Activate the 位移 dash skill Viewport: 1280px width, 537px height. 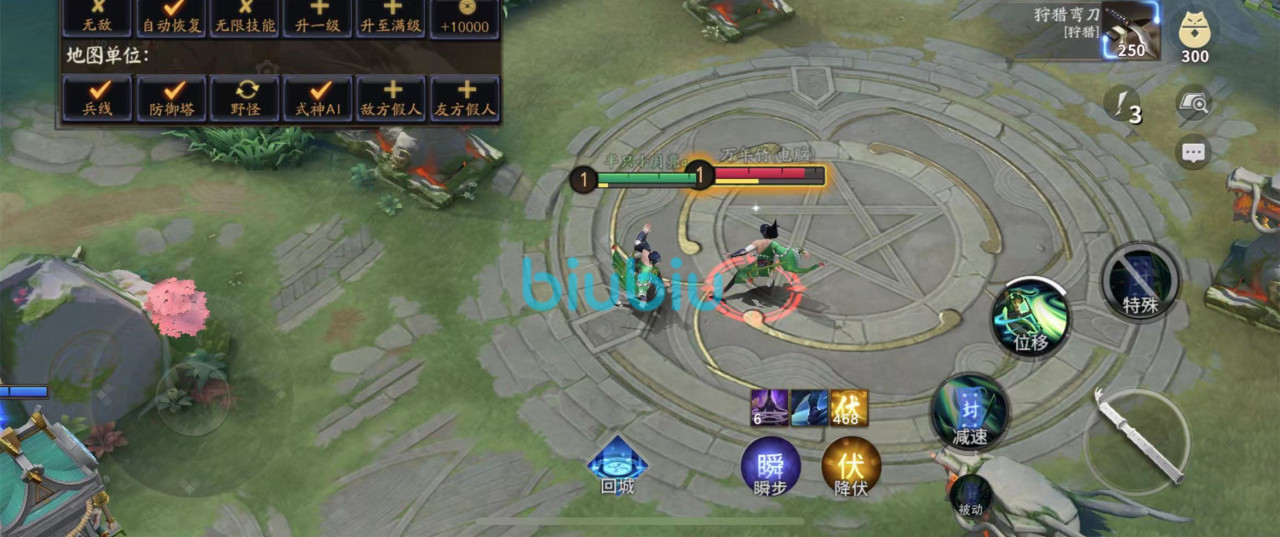(1030, 317)
